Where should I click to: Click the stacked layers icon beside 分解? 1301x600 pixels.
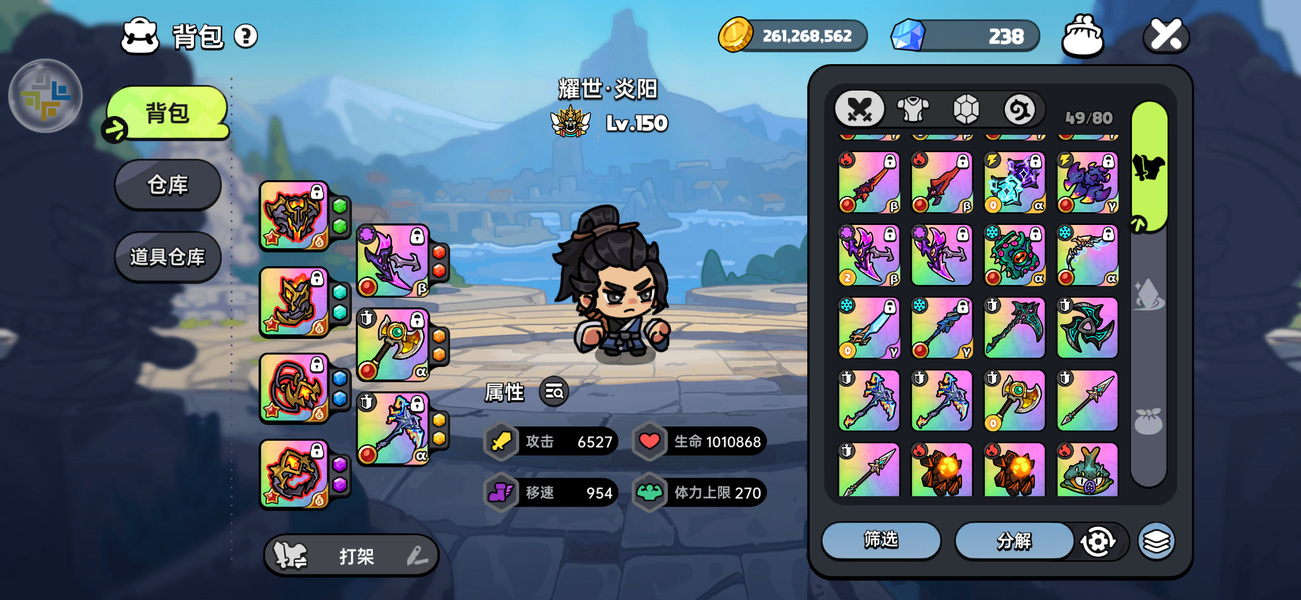1156,541
